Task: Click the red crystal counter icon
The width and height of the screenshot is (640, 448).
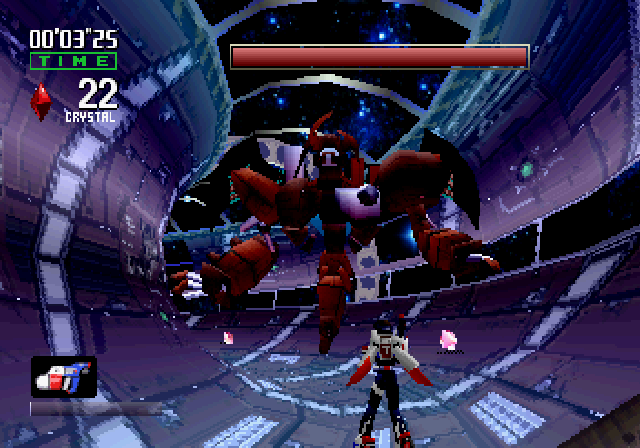Action: [x=44, y=101]
